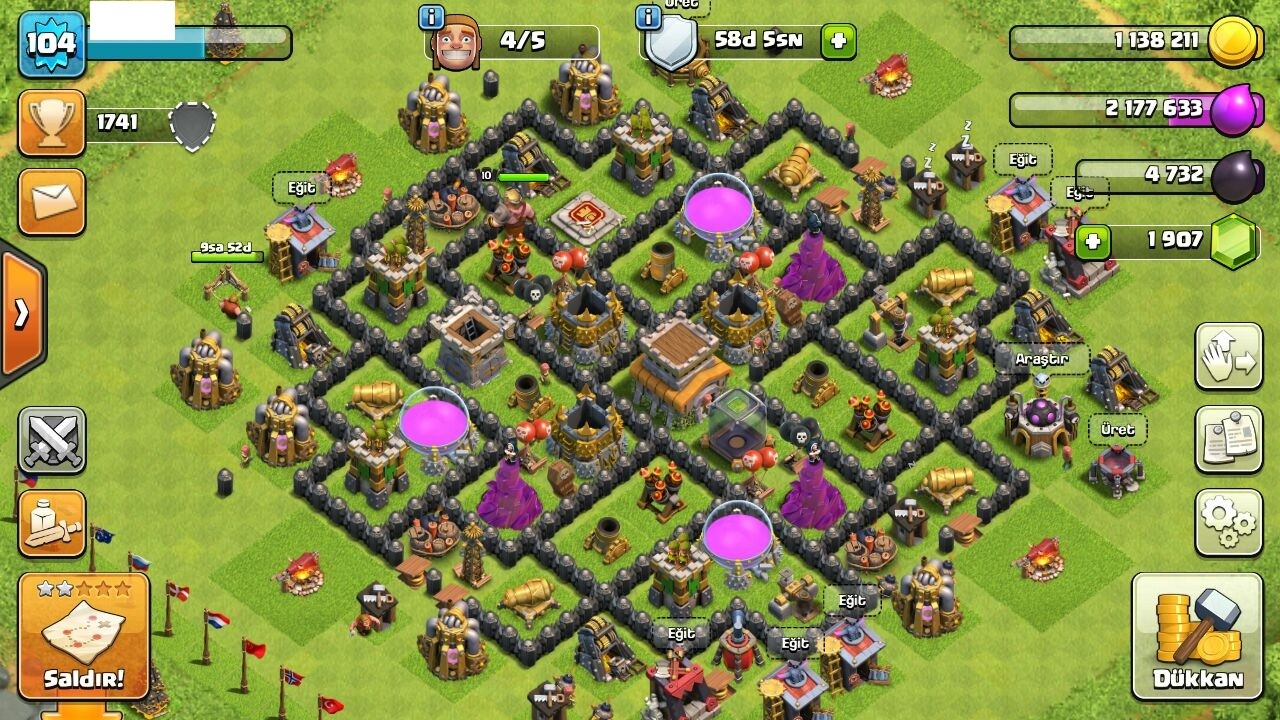Buy gems with the green plus
Image resolution: width=1280 pixels, height=720 pixels.
(1093, 241)
